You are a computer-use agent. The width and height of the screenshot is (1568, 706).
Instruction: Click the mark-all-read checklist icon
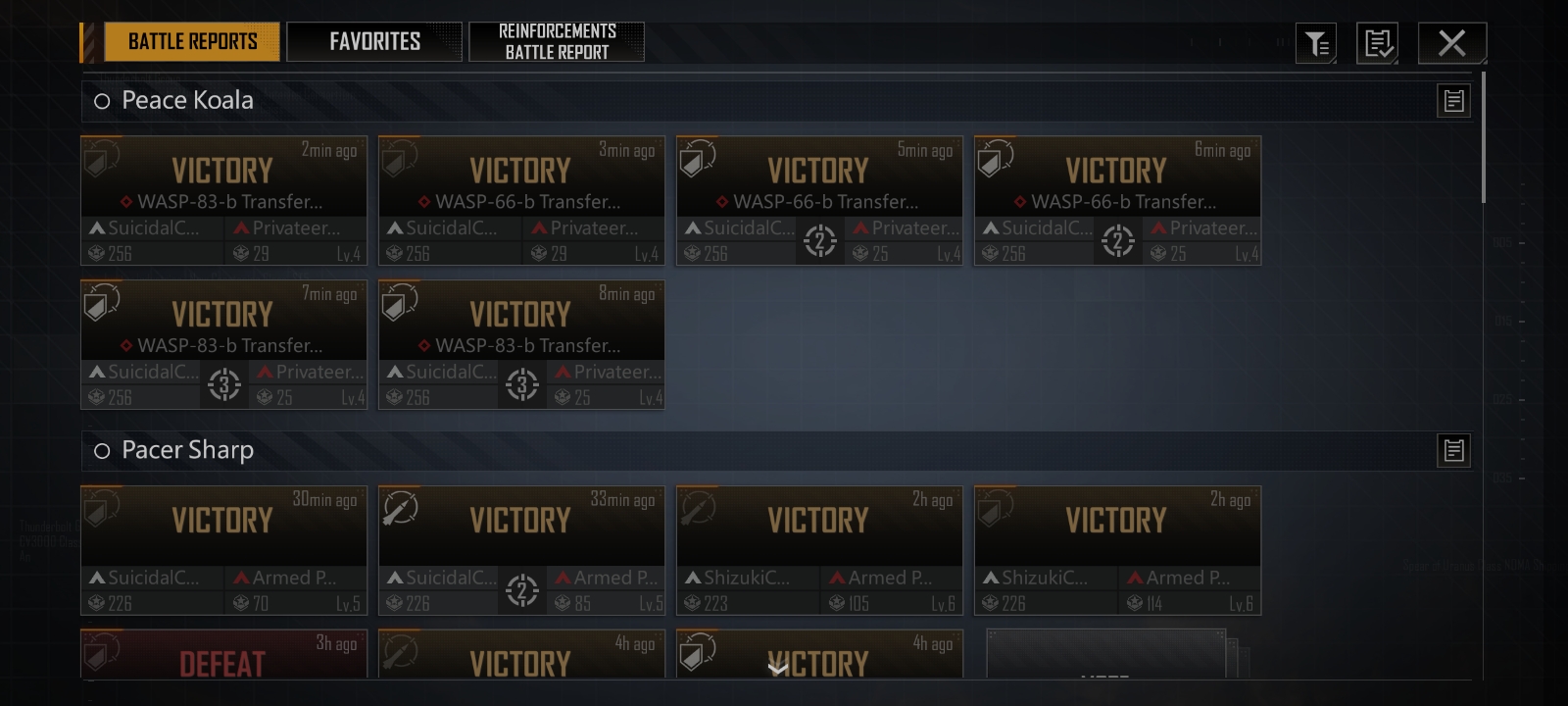click(1377, 43)
